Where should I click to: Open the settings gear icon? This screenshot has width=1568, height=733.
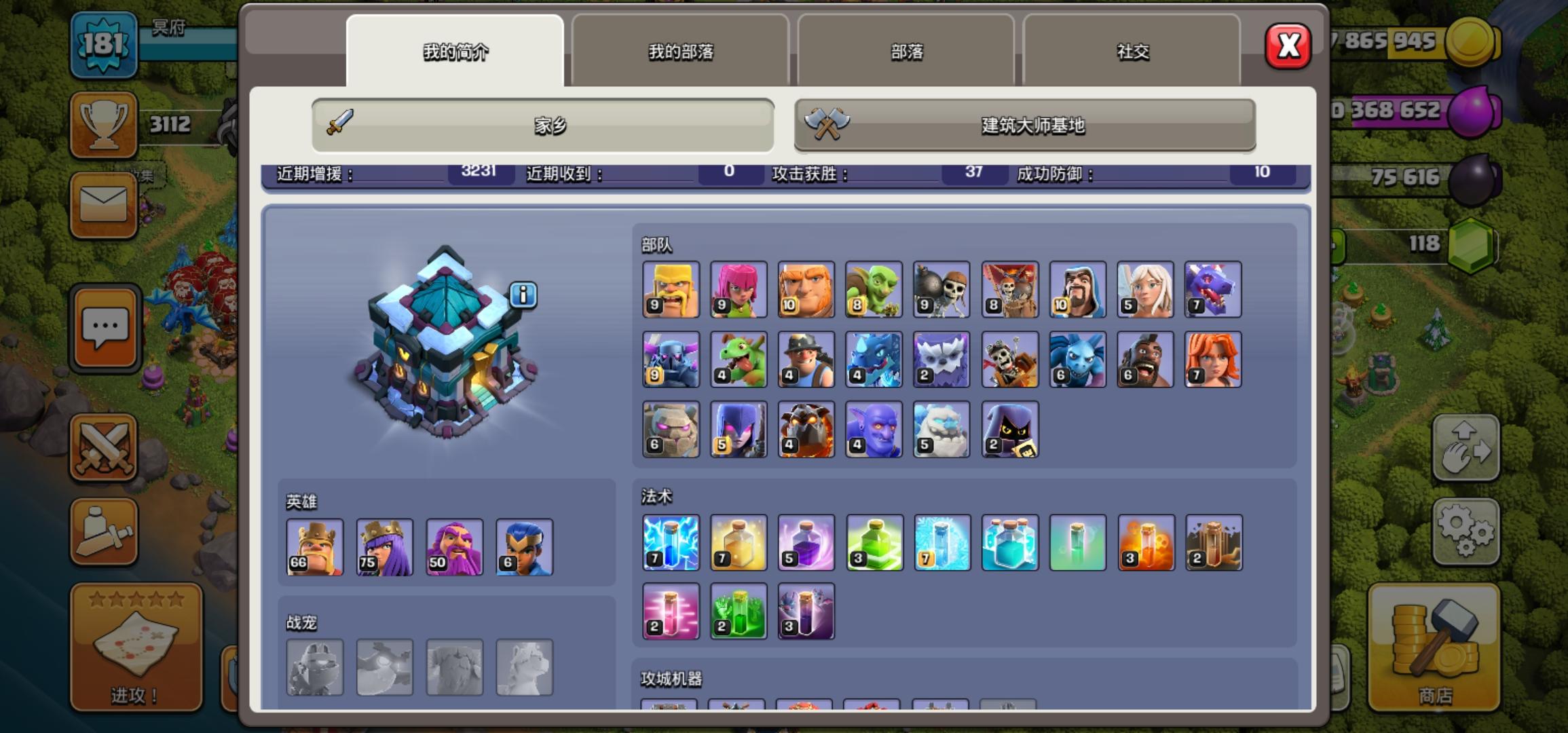pos(1466,529)
